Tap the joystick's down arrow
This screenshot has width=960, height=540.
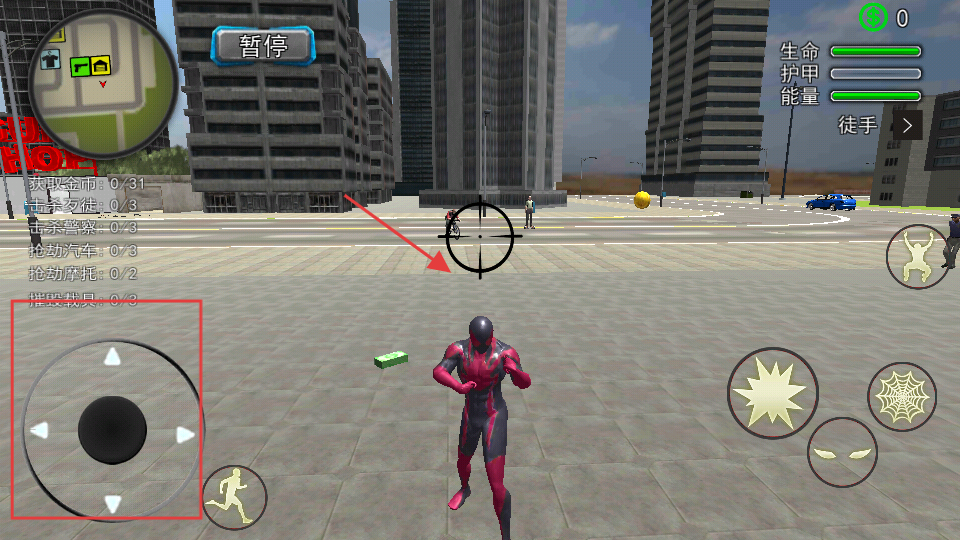[113, 504]
